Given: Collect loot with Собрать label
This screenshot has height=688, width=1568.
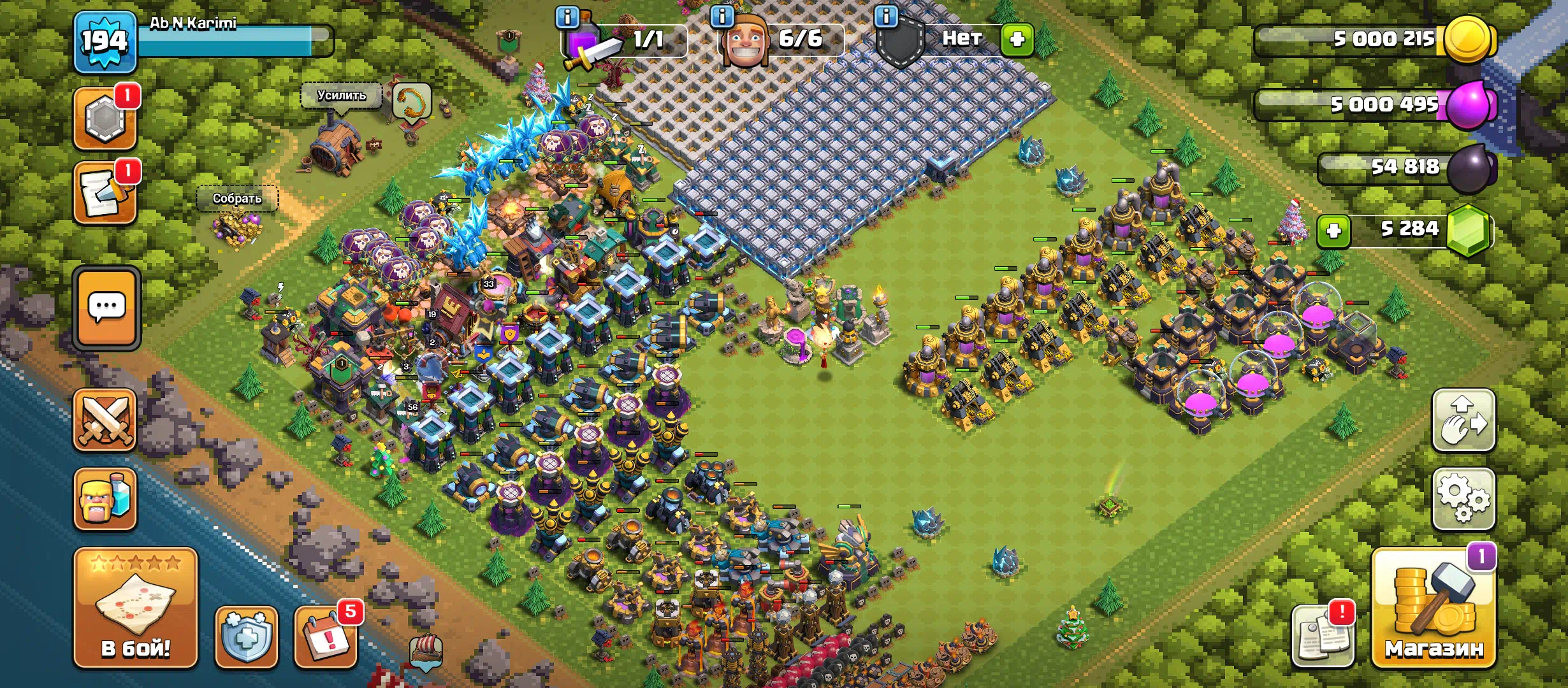Looking at the screenshot, I should (x=236, y=198).
